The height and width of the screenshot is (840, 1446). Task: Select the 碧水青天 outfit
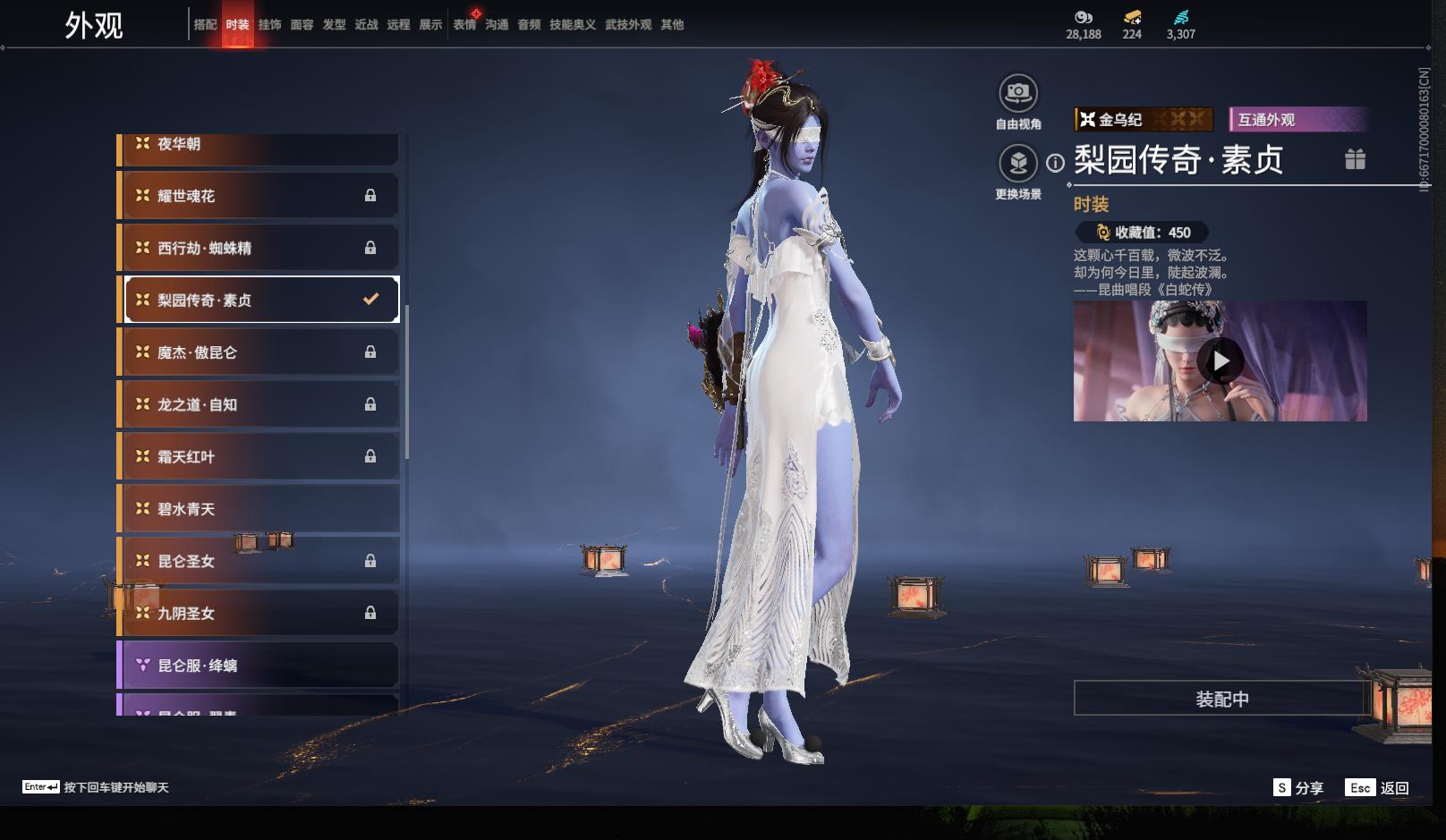point(258,509)
